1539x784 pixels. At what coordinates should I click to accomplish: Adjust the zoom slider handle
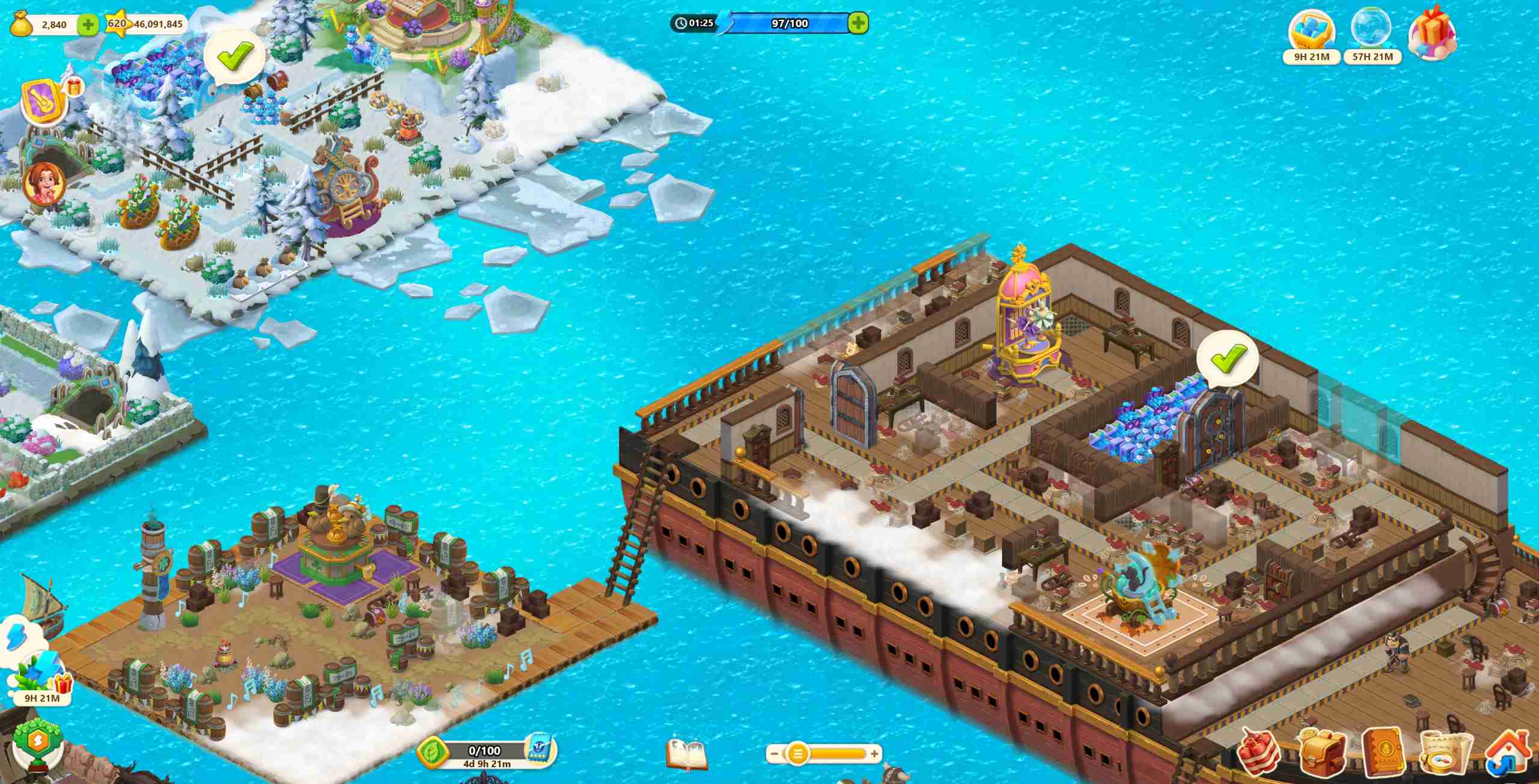click(797, 753)
